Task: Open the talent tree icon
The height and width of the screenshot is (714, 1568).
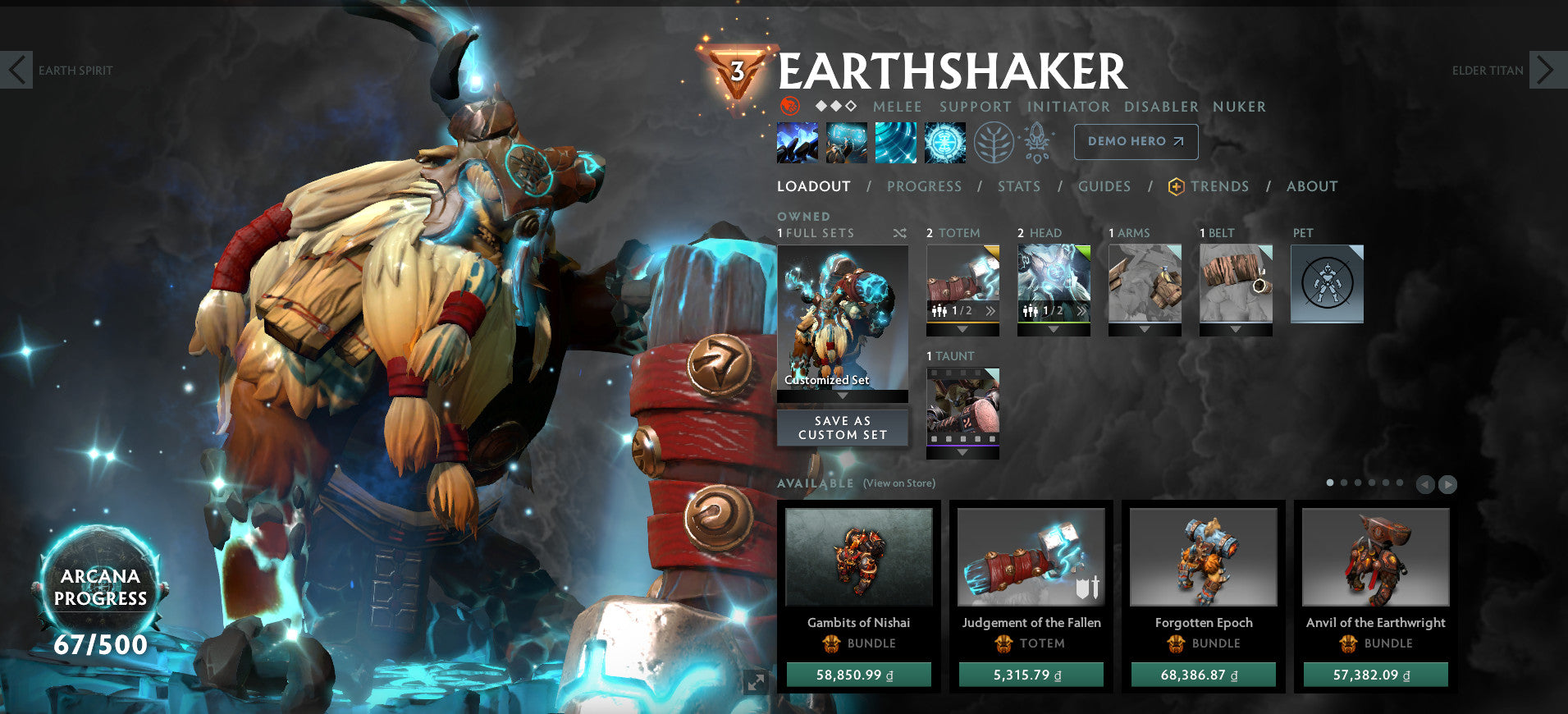Action: tap(994, 141)
